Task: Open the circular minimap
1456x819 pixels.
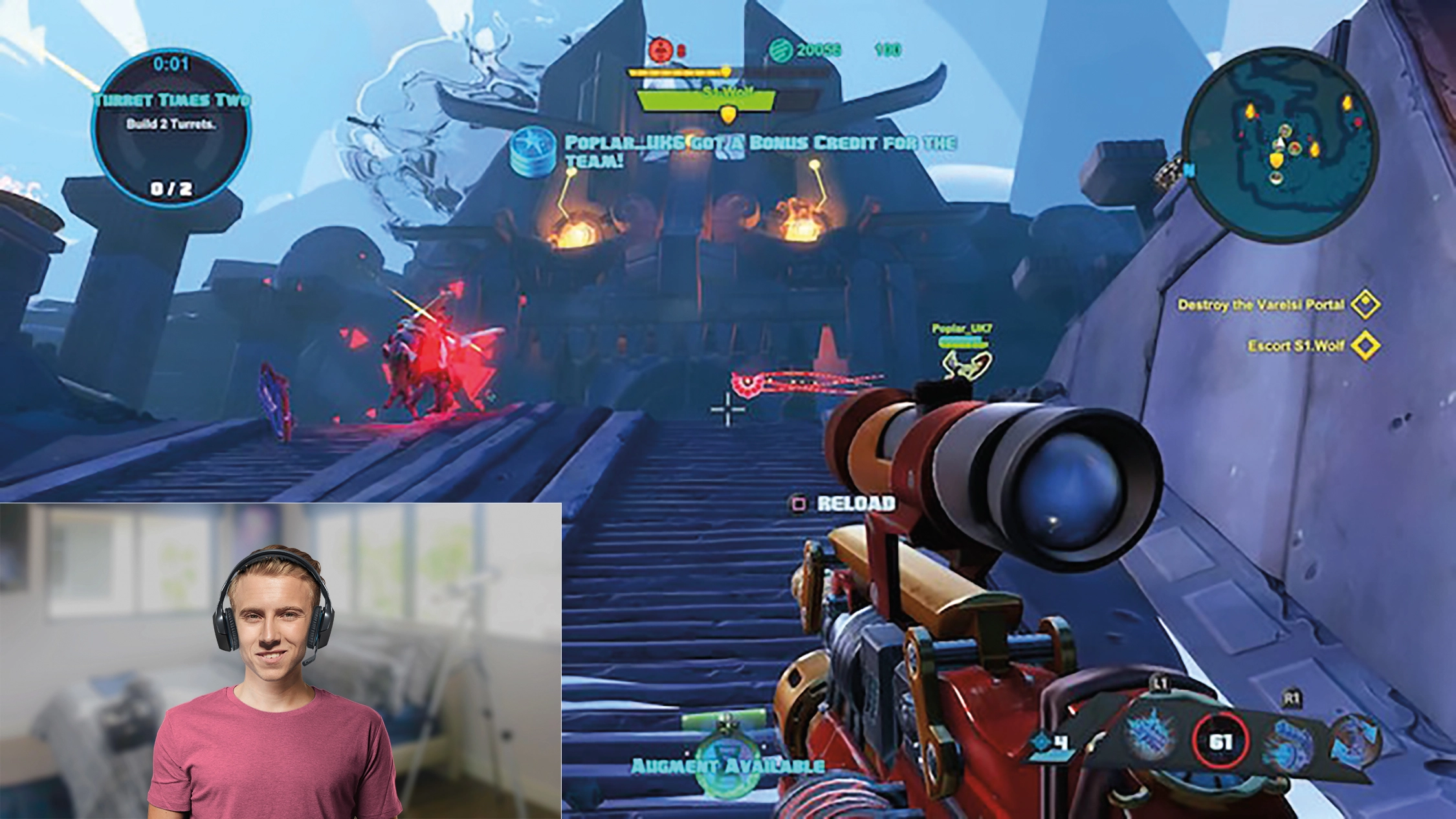Action: point(1279,145)
